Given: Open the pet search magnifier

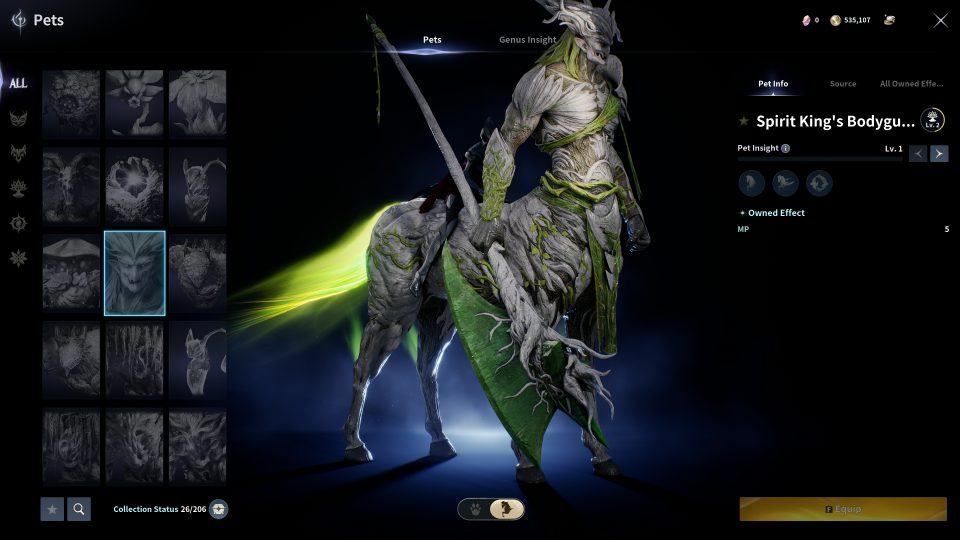Looking at the screenshot, I should (x=78, y=509).
